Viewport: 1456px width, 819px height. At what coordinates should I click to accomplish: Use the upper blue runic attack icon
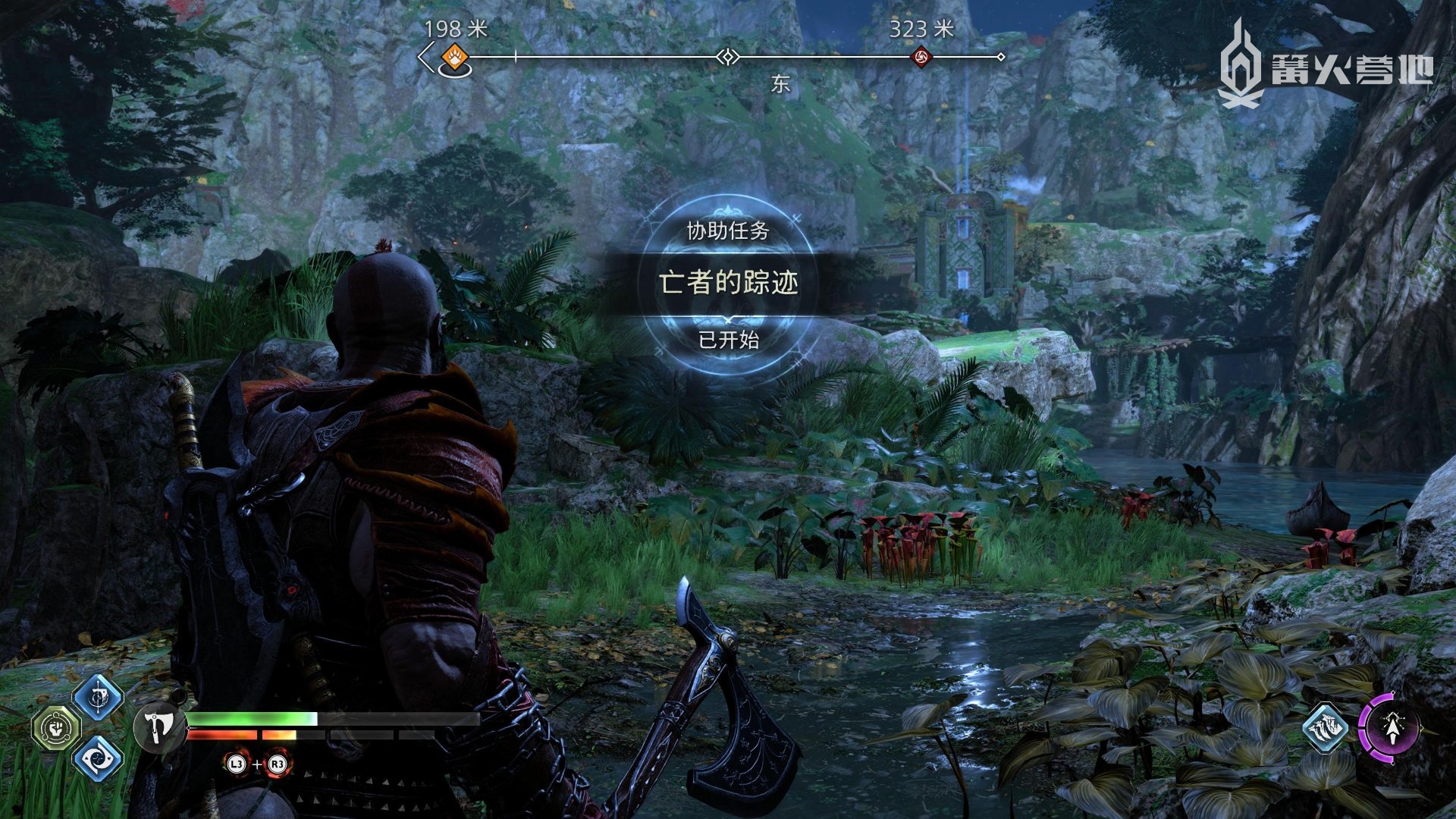click(x=98, y=698)
